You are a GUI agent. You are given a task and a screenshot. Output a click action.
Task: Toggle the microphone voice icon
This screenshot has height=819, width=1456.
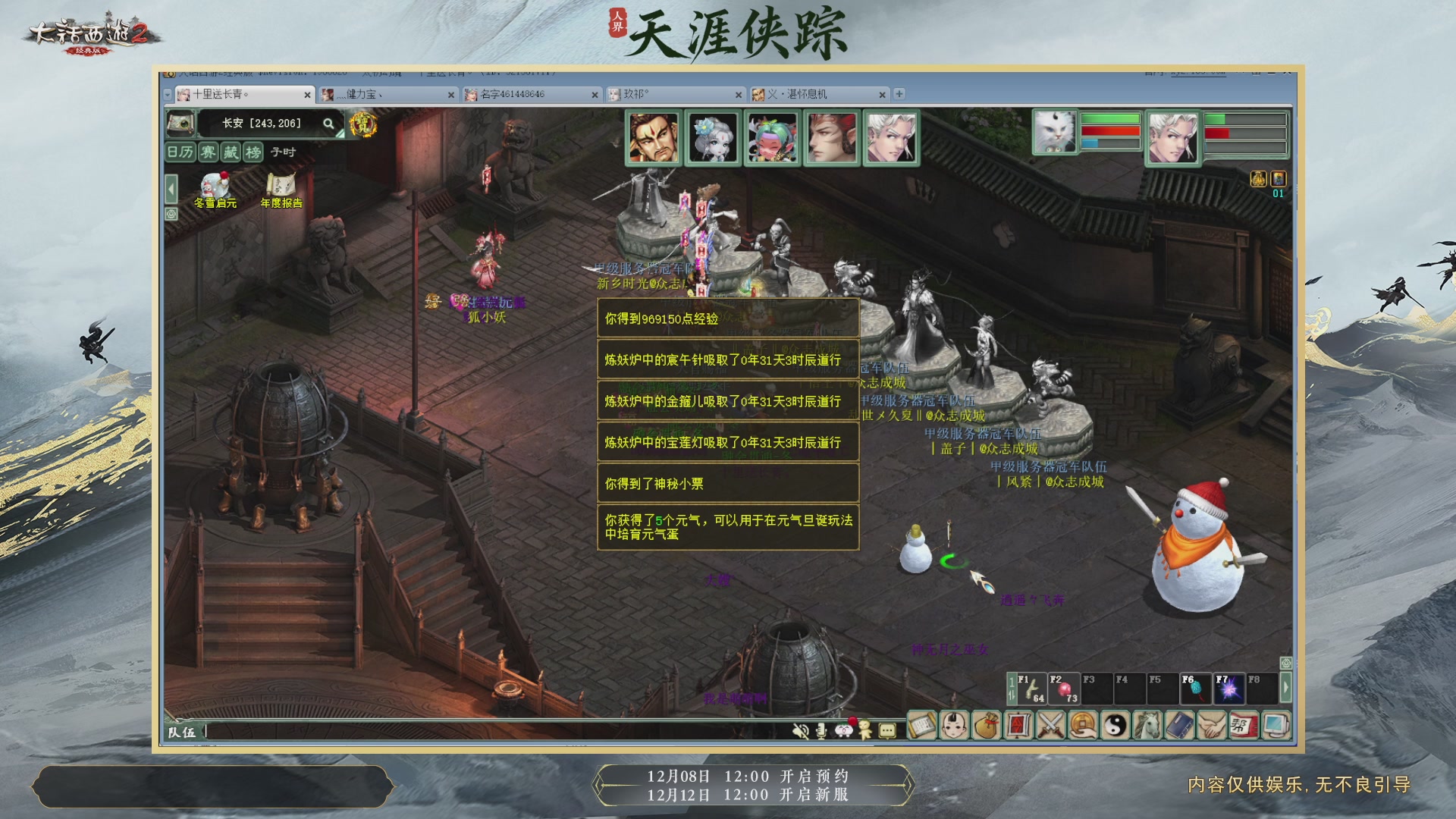[821, 731]
